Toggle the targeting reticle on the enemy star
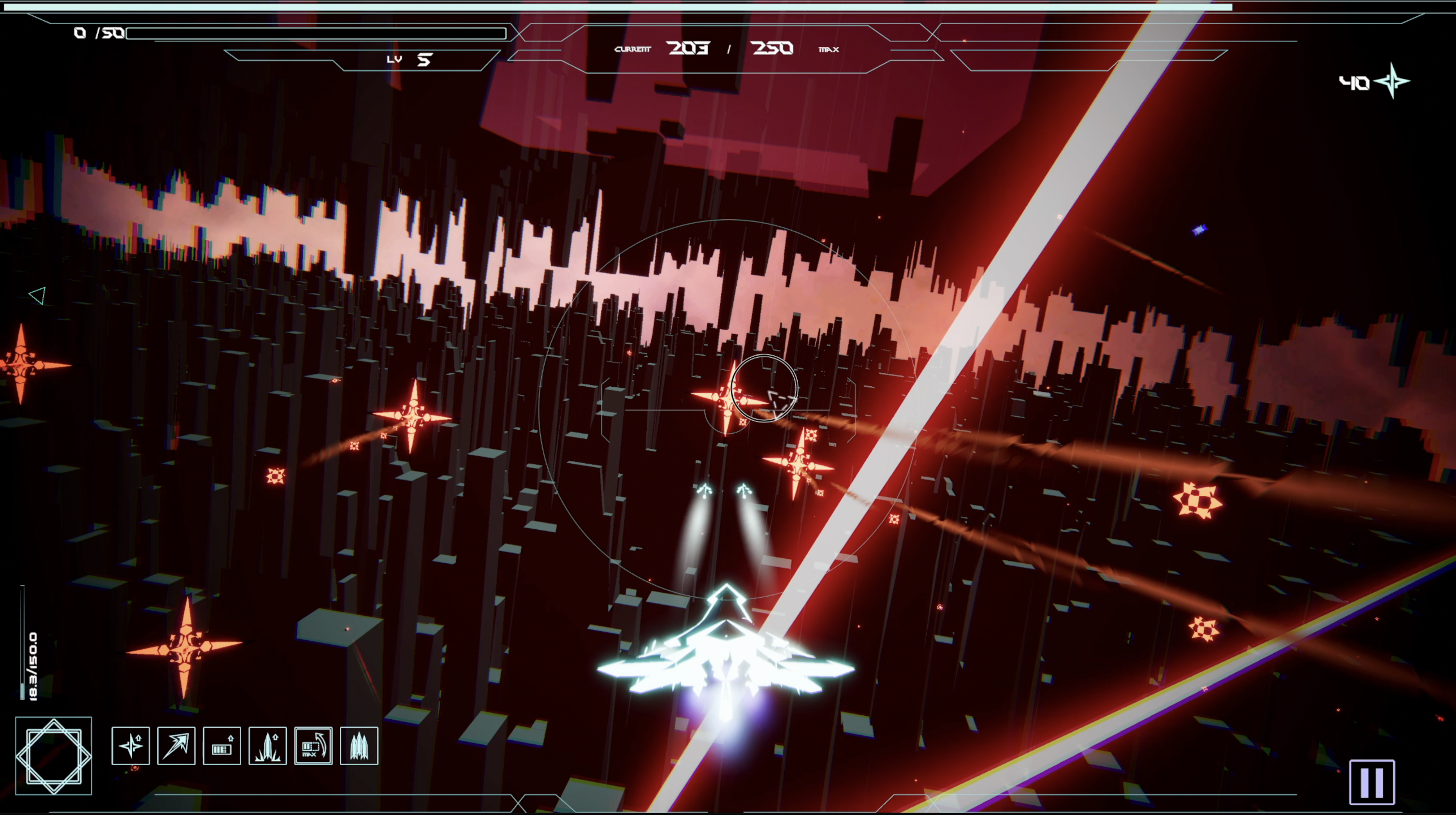1456x815 pixels. [764, 389]
